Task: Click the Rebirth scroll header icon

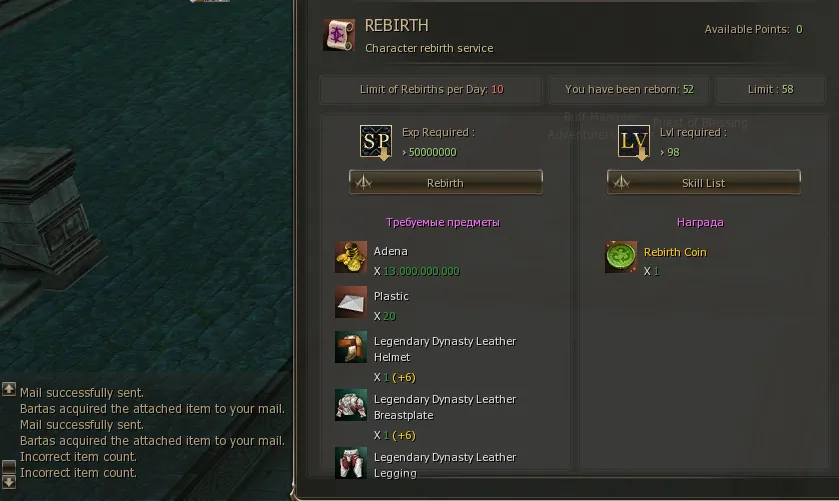Action: [x=338, y=35]
